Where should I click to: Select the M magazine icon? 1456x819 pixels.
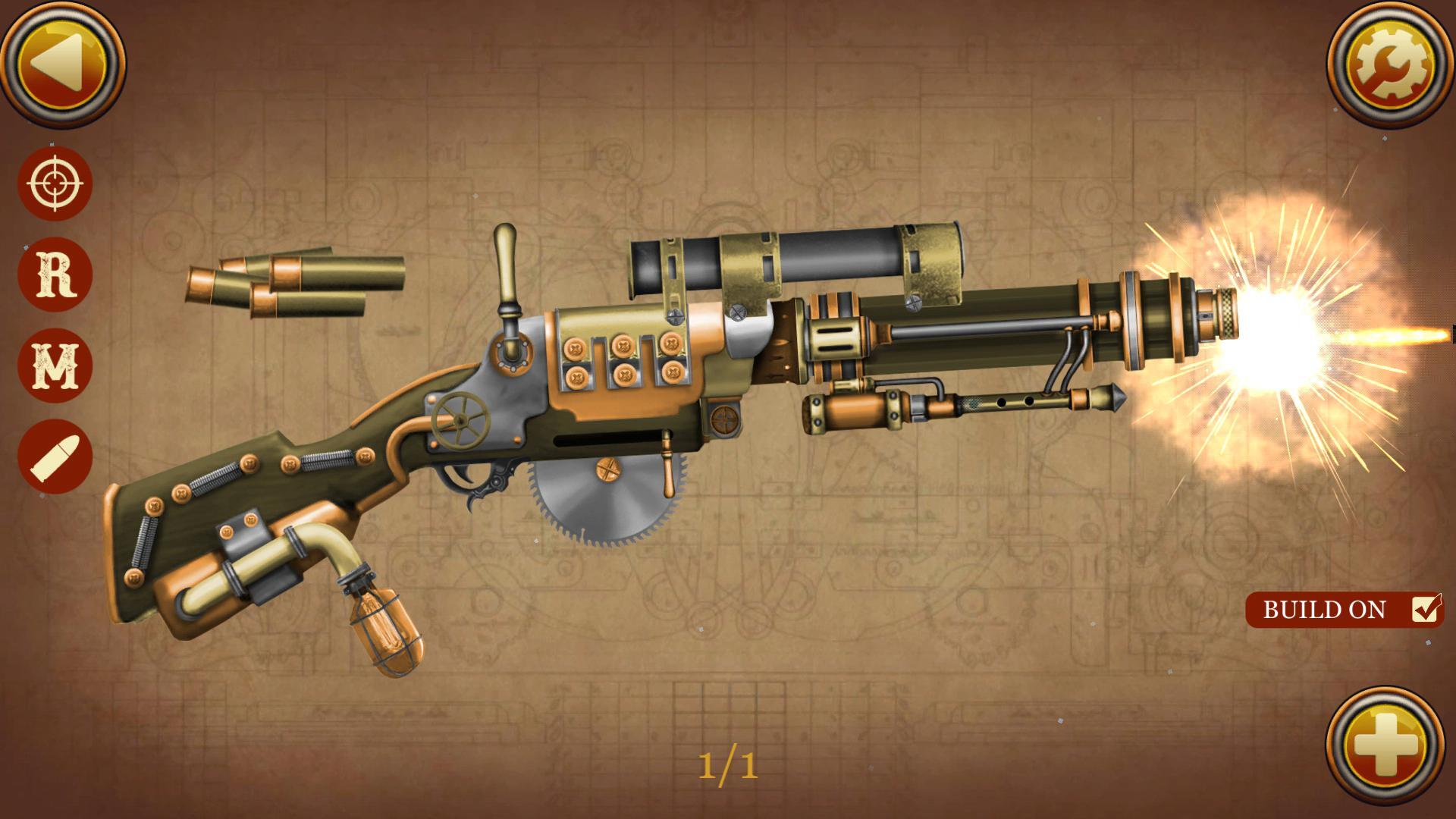(55, 364)
